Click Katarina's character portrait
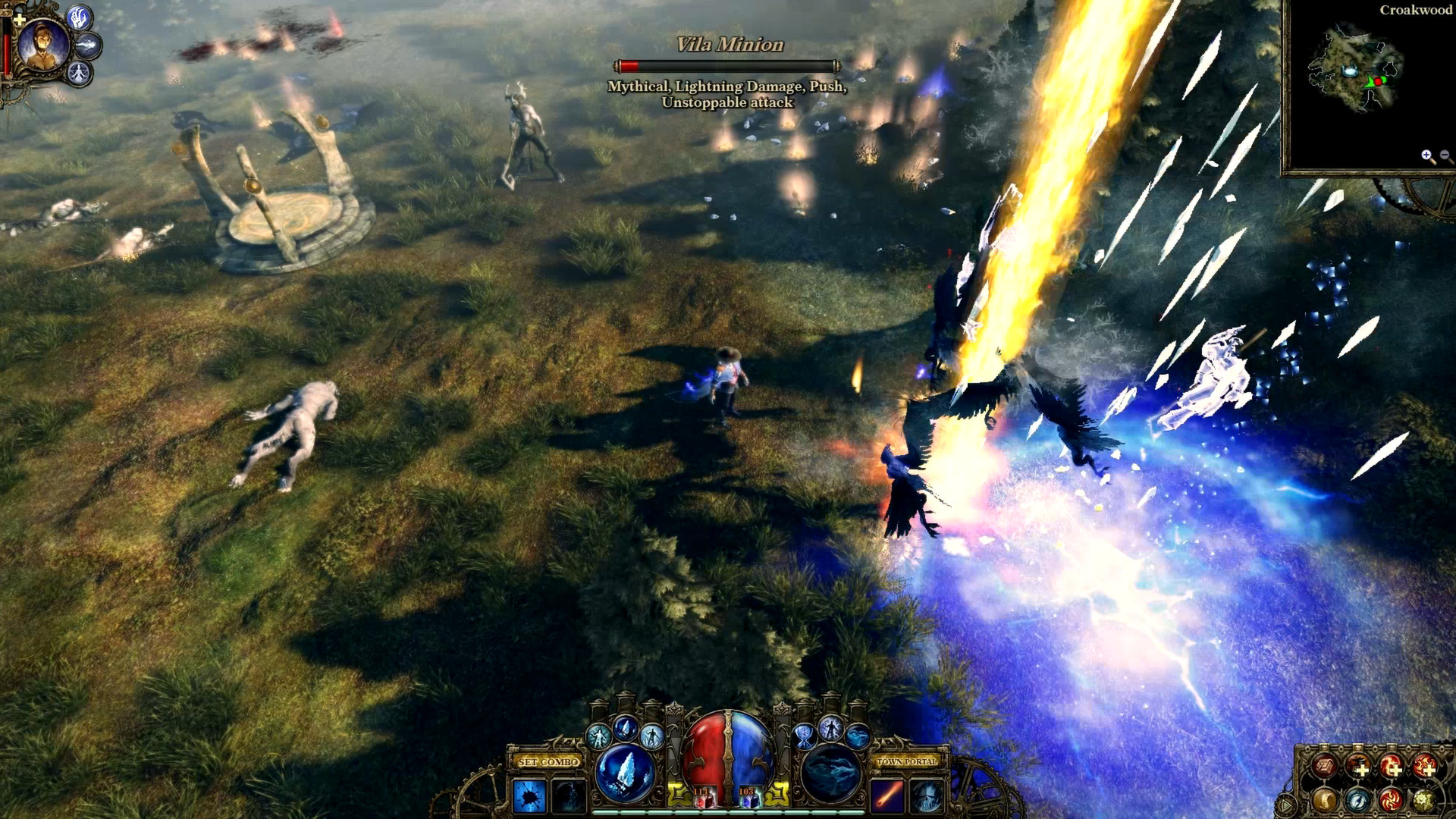Viewport: 1456px width, 819px height. click(x=42, y=45)
